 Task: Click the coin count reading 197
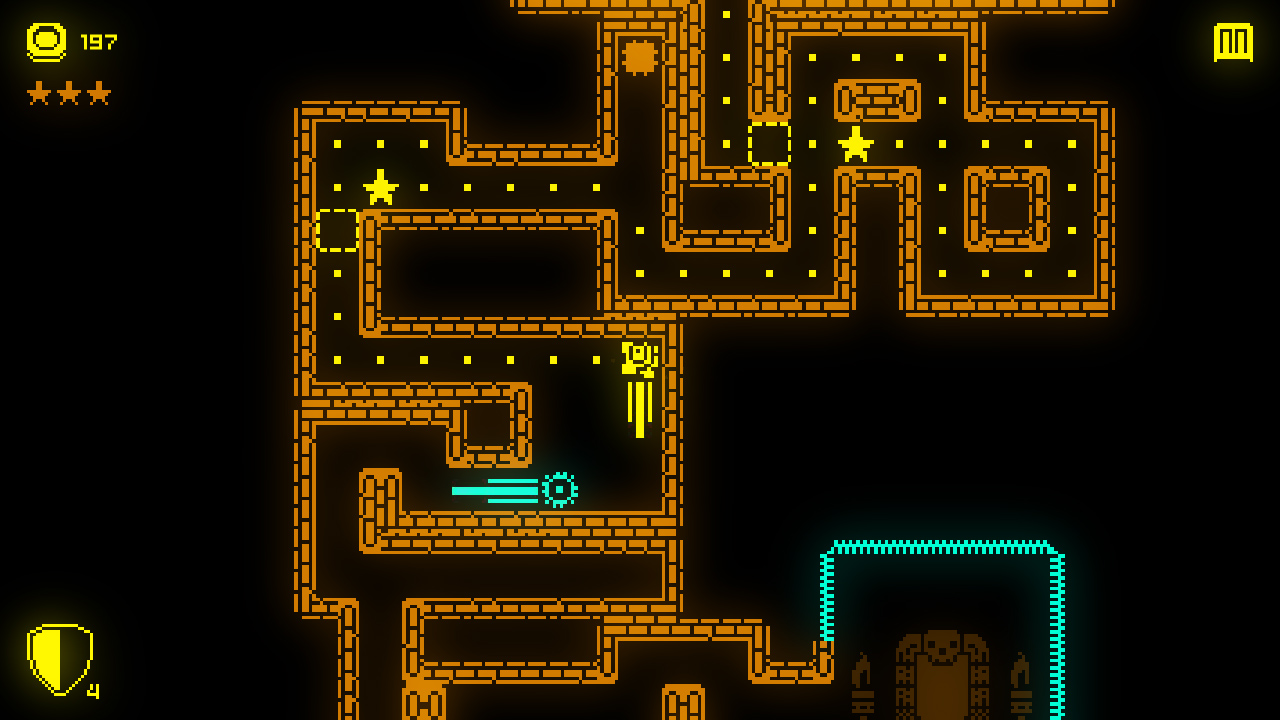coord(97,43)
